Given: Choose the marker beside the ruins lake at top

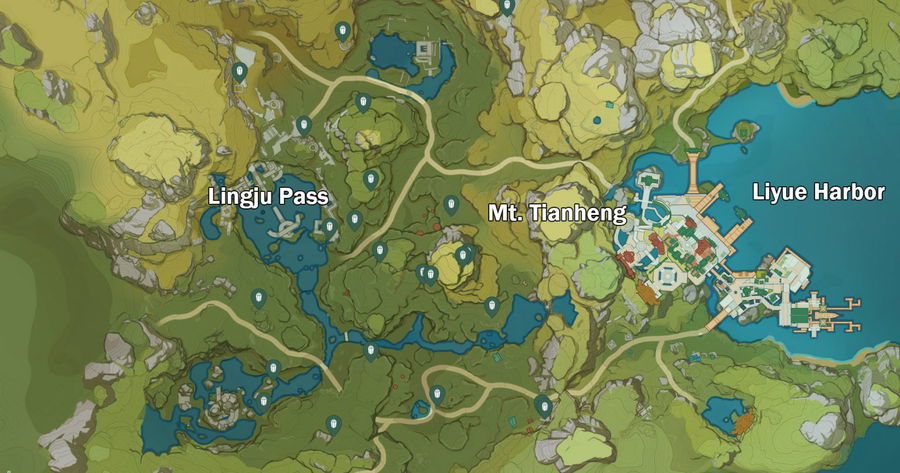Looking at the screenshot, I should [344, 31].
